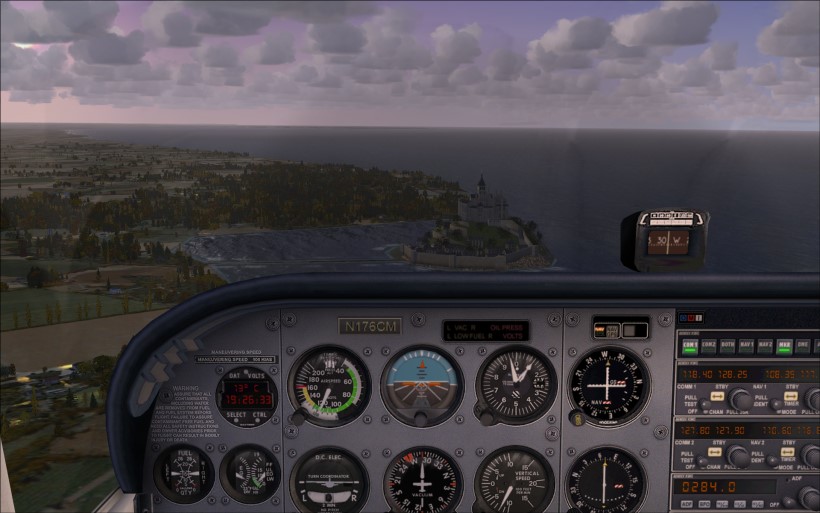Switch audio panel to COM 2
The height and width of the screenshot is (513, 820).
[x=709, y=346]
